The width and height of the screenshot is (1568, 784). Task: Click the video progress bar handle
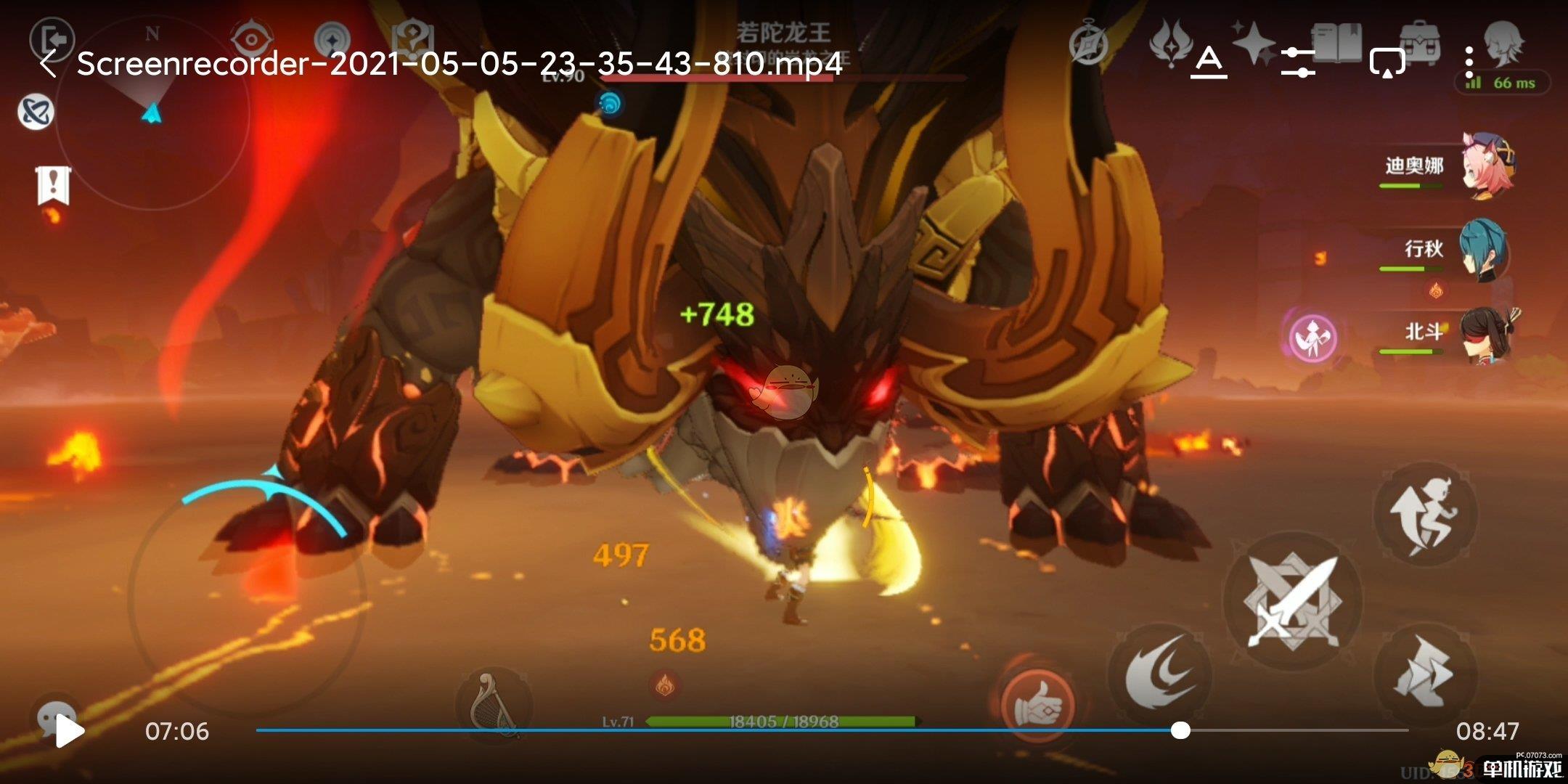1180,730
